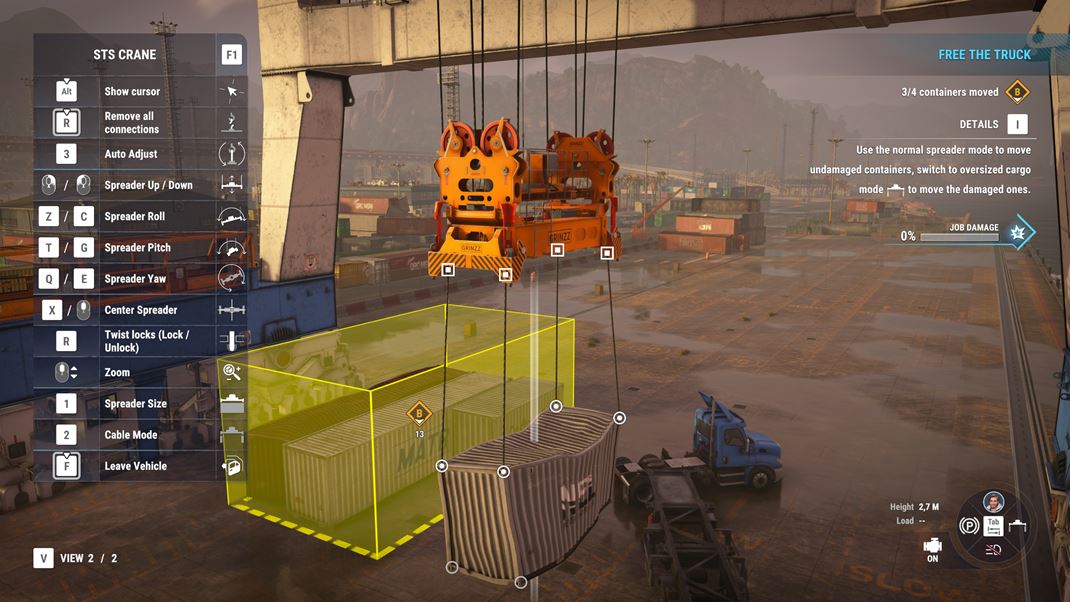The image size is (1070, 602).
Task: Expand the objective Details
Action: point(1017,124)
